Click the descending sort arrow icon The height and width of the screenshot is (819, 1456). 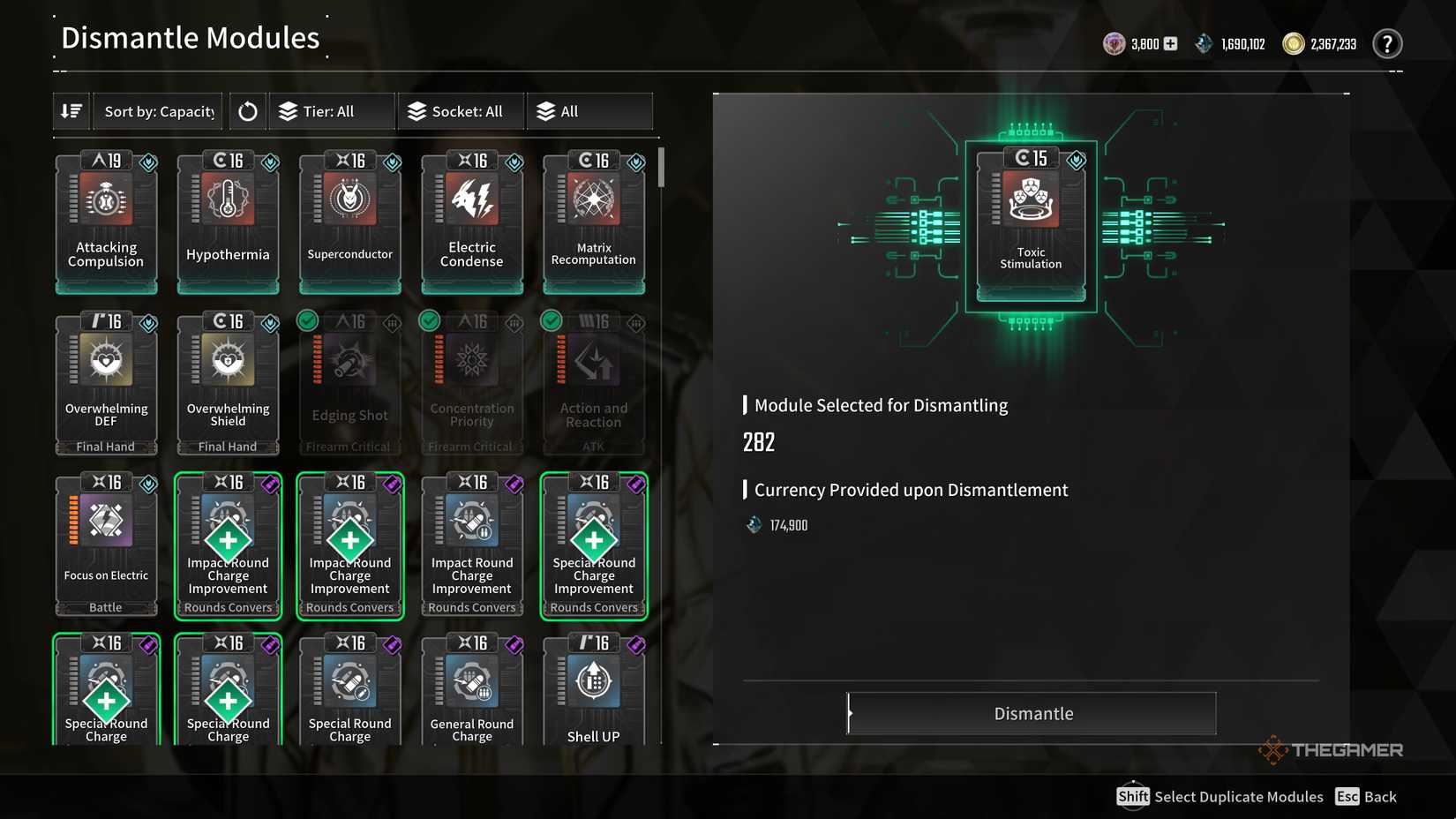click(71, 110)
